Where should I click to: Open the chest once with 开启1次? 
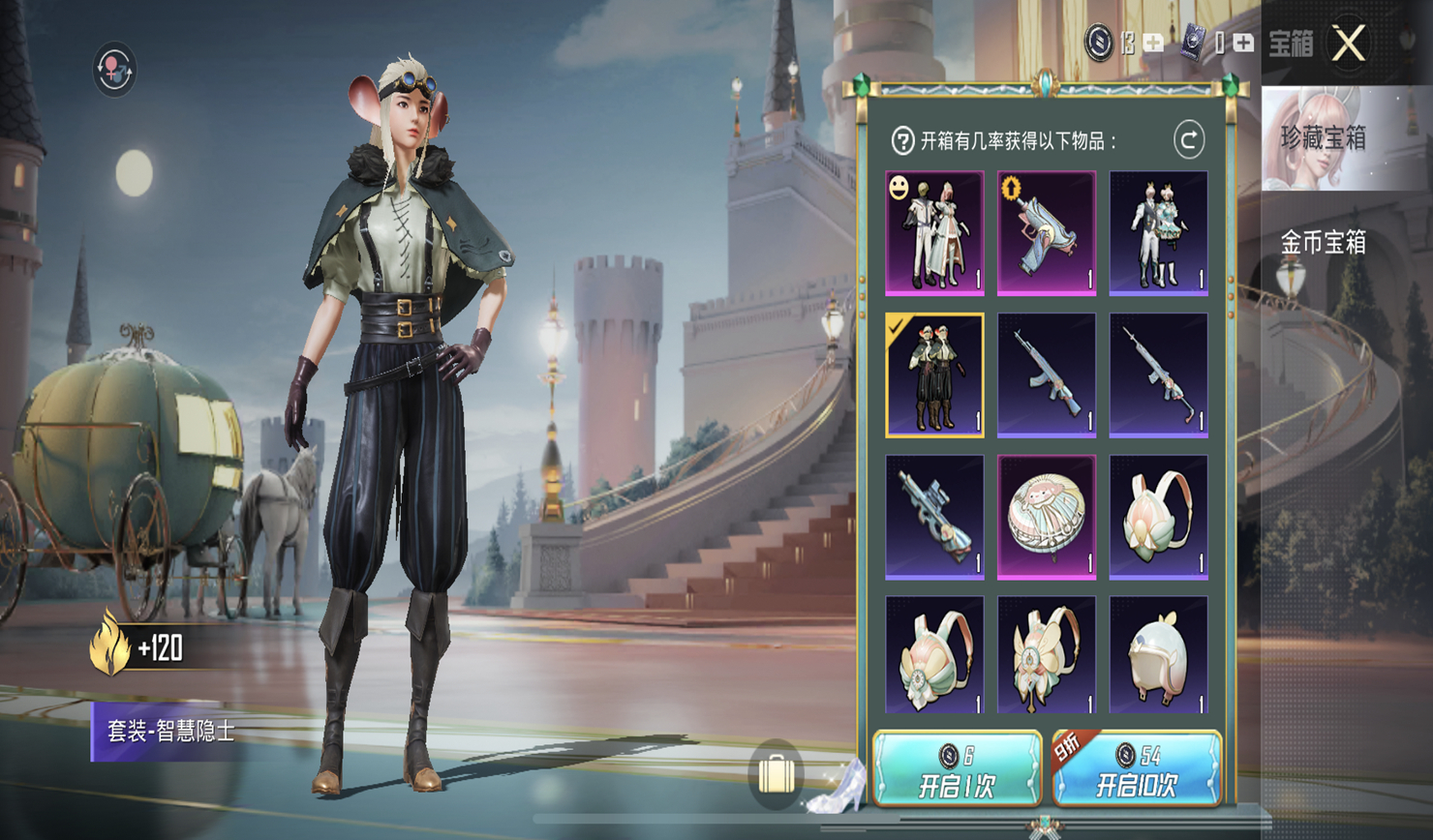(x=957, y=770)
